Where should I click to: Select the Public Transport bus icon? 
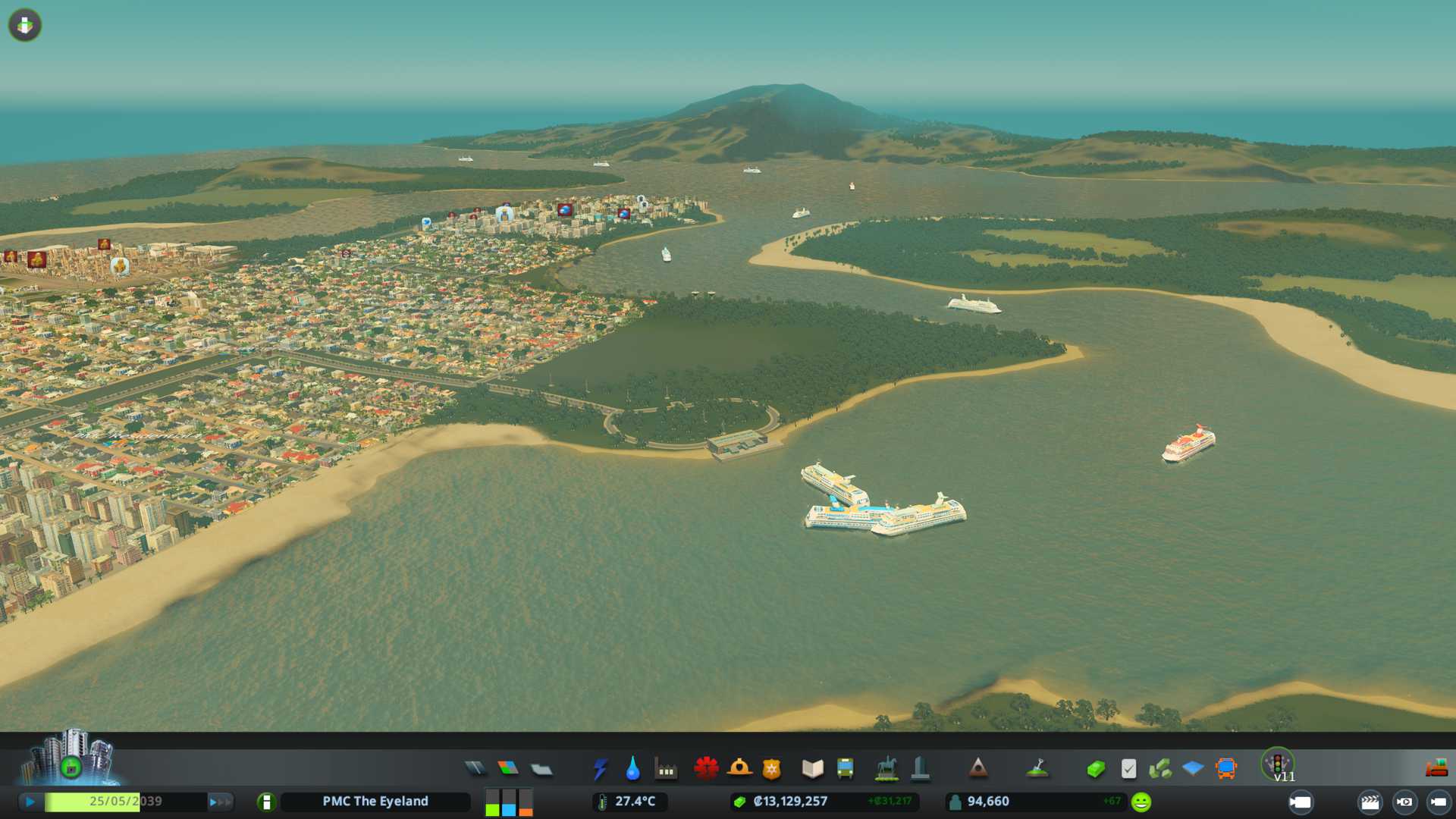[x=845, y=769]
